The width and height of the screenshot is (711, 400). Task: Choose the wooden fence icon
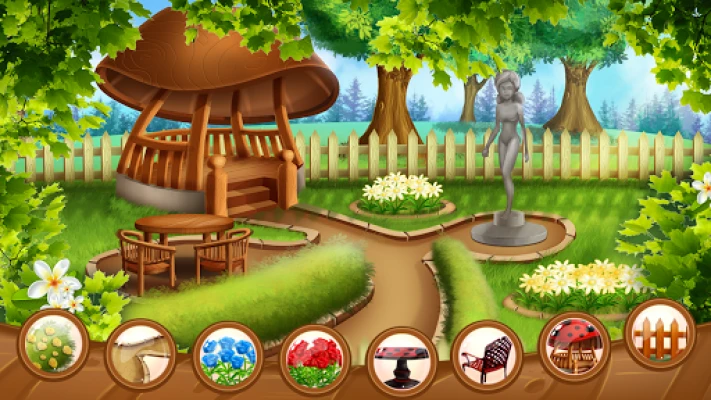[x=660, y=334]
